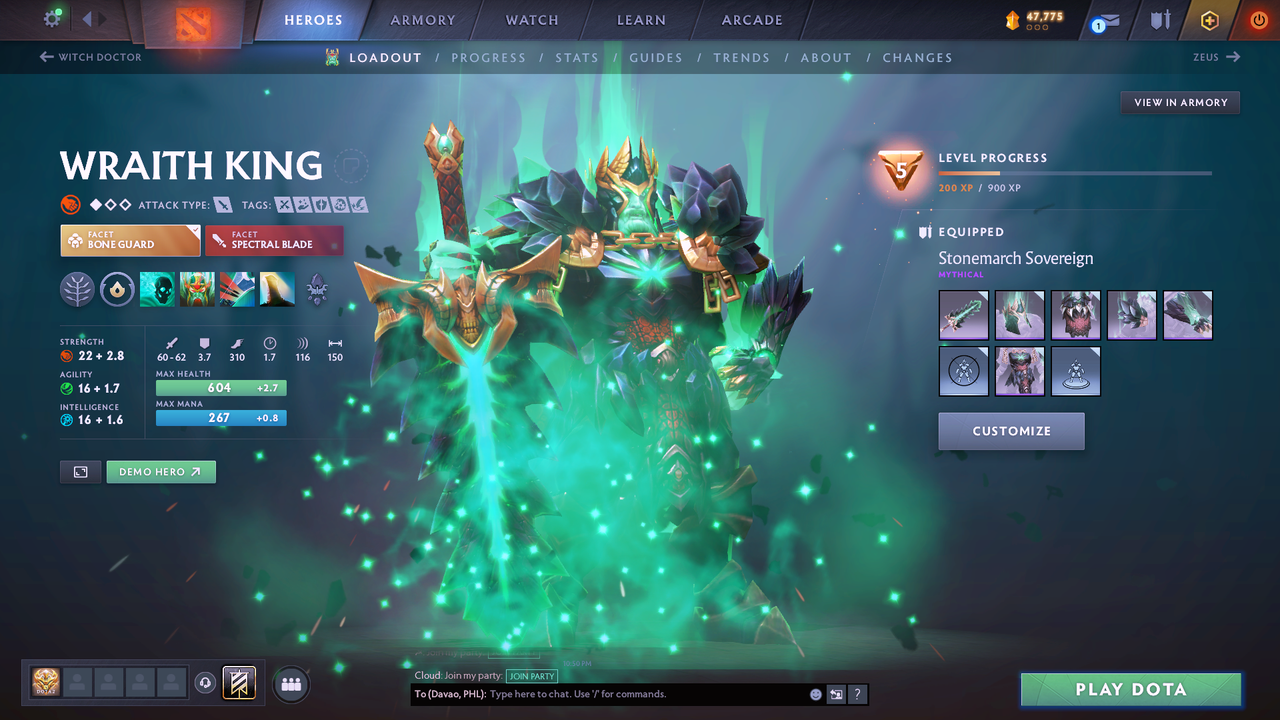Expand the party members panel icon
Image resolution: width=1280 pixels, height=720 pixels.
click(x=290, y=684)
